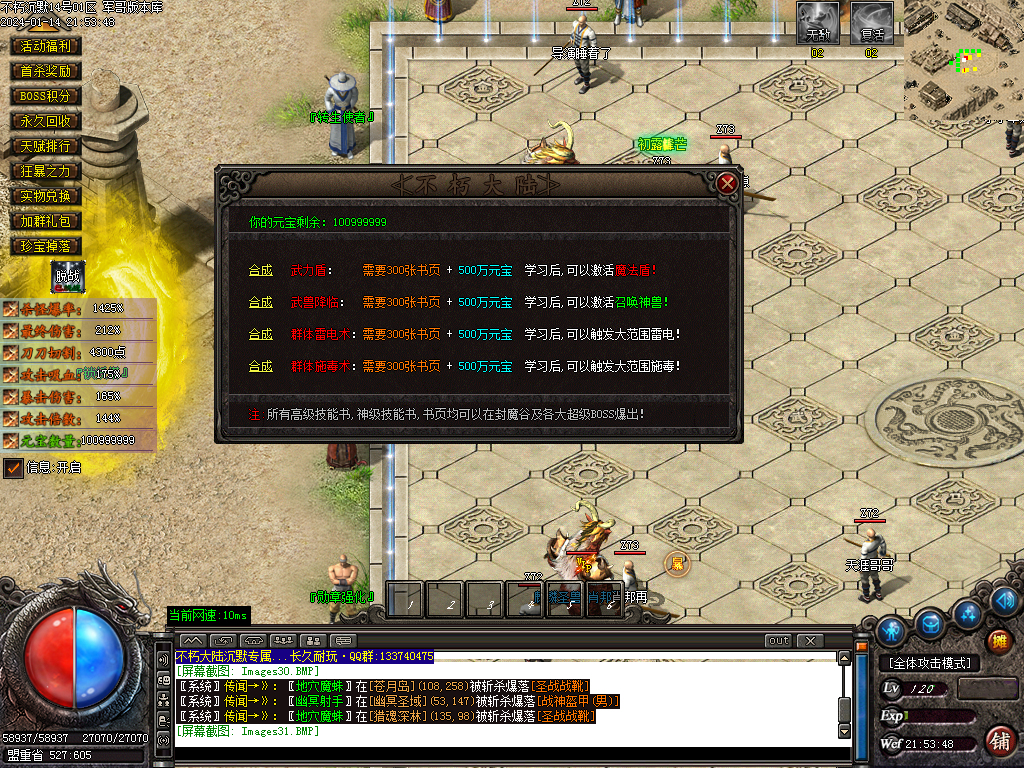Click the 全体攻击模式 attack mode label
This screenshot has height=768, width=1024.
[x=929, y=663]
